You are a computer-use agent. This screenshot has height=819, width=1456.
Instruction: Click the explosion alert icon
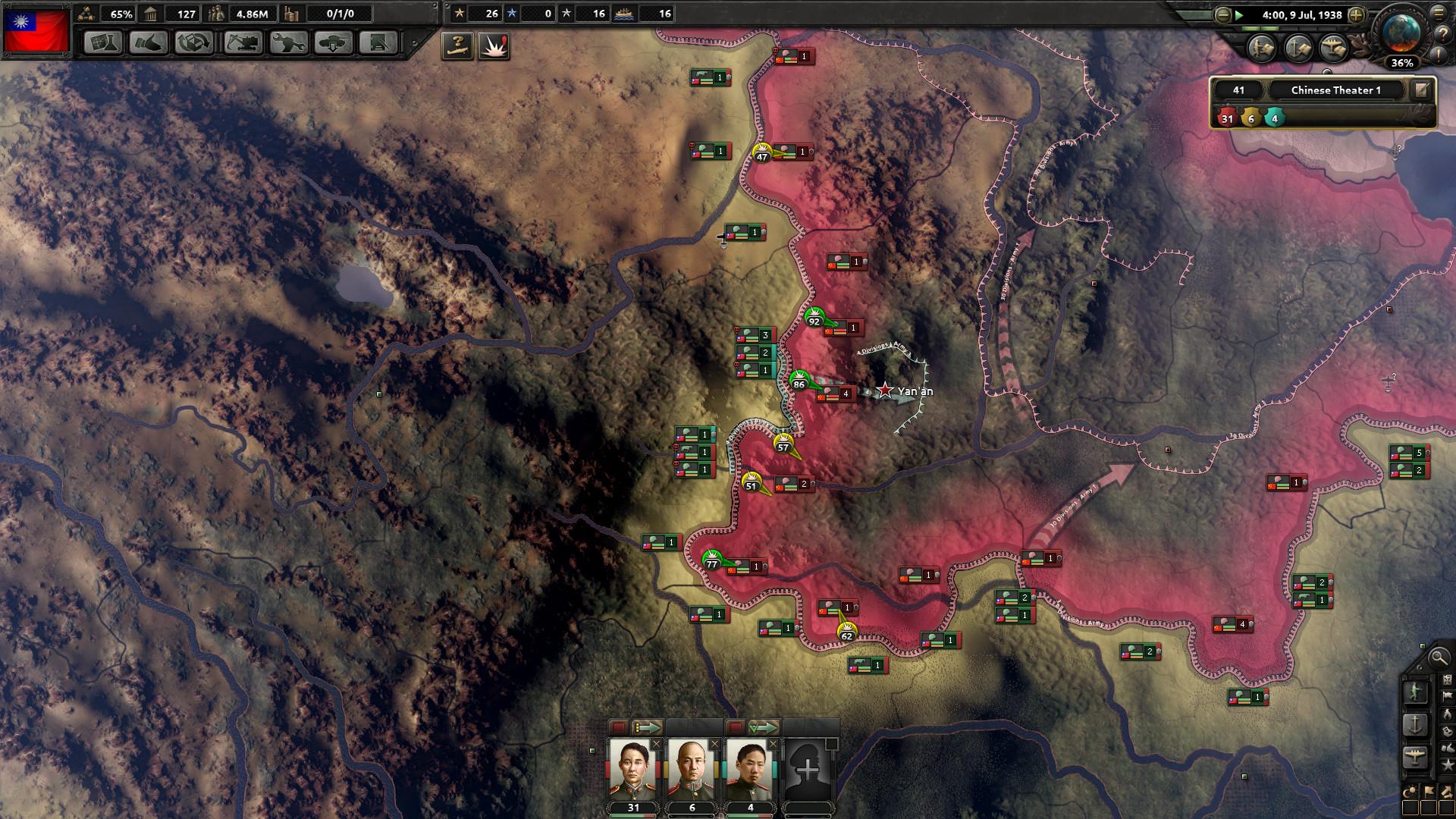pos(494,45)
